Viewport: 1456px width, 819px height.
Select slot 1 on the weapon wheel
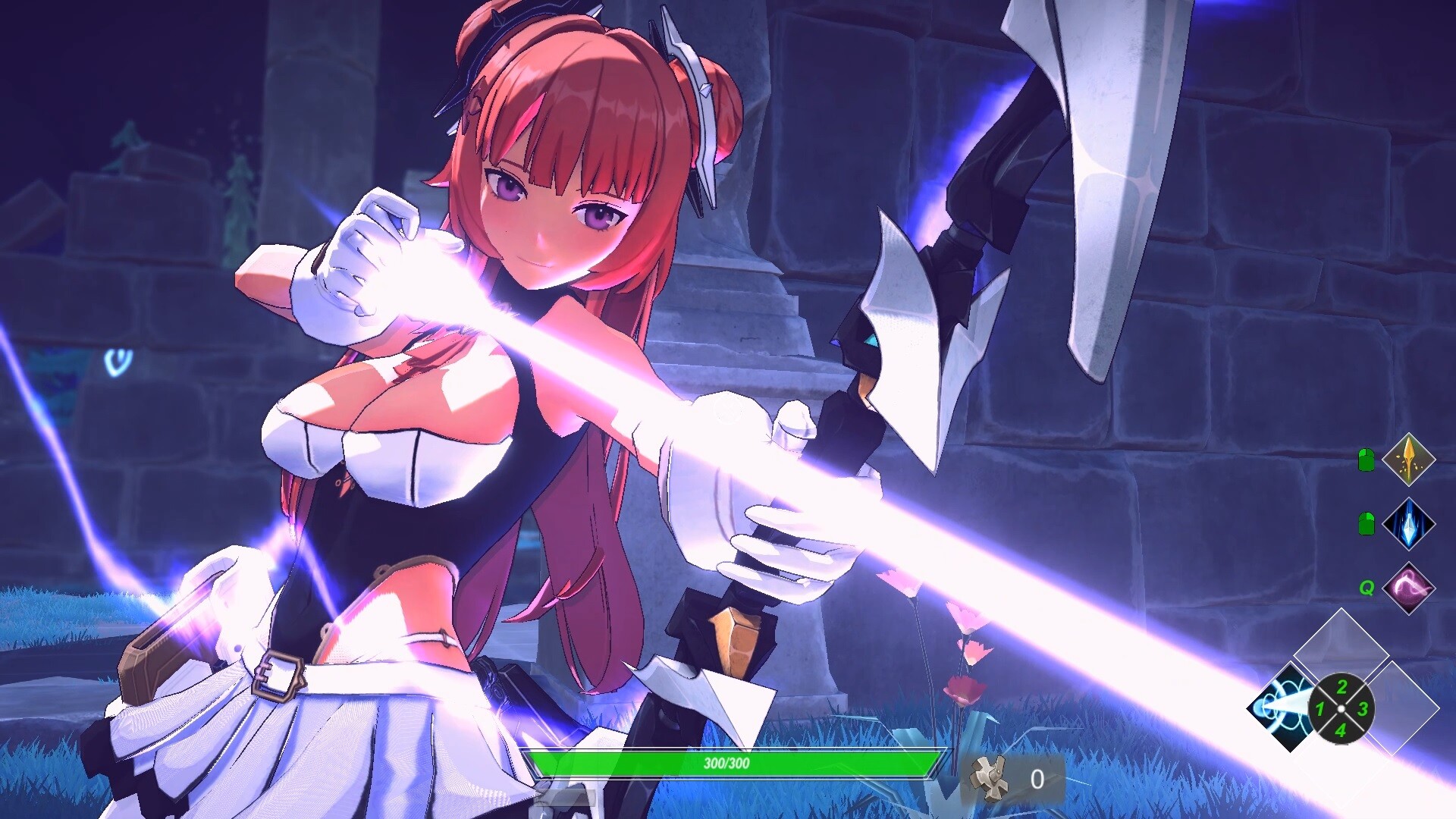click(1319, 708)
